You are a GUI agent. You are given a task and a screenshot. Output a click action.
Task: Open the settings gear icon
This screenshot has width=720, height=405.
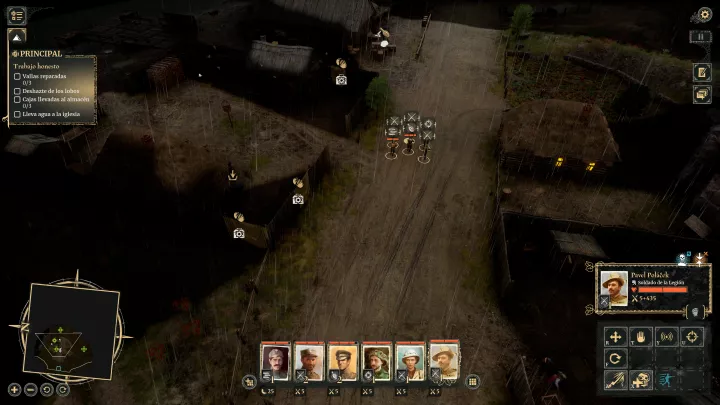(x=704, y=14)
